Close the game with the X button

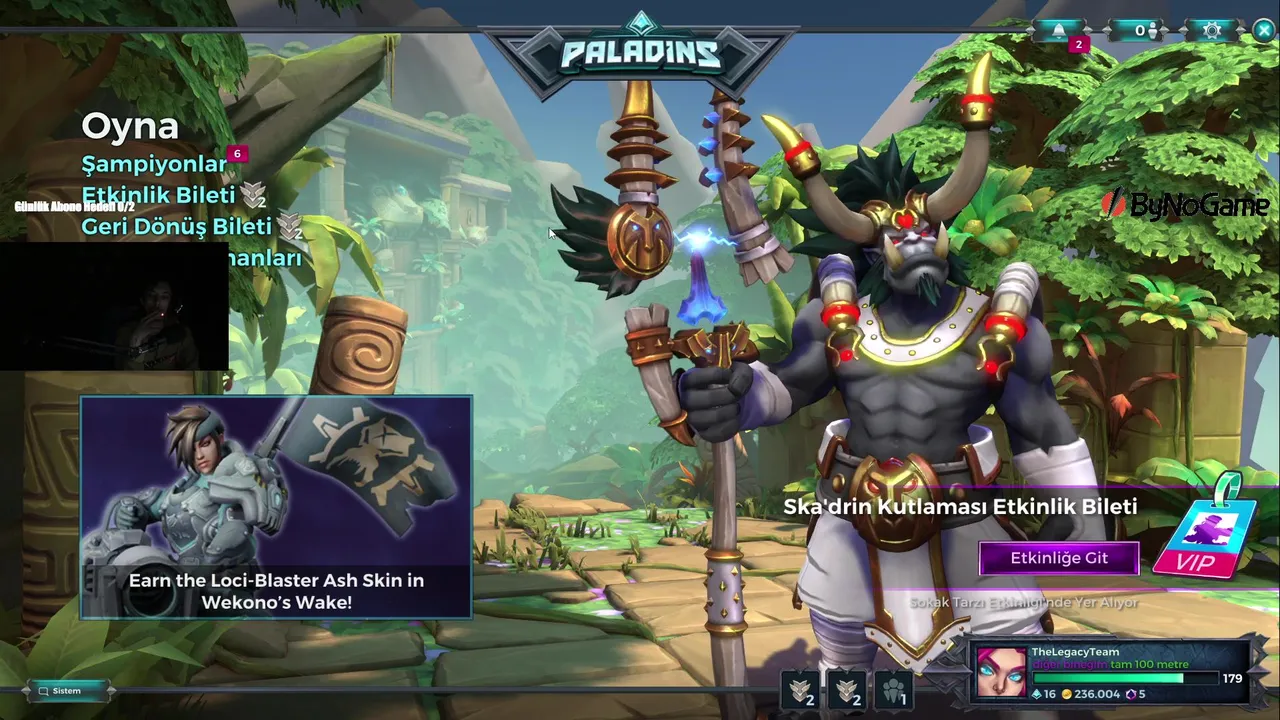tap(1264, 31)
